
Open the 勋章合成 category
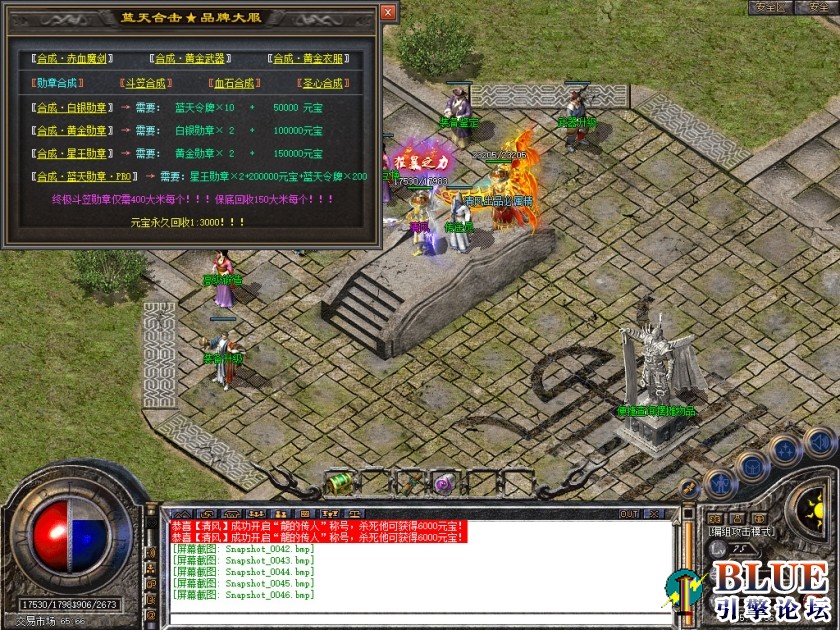[x=56, y=83]
